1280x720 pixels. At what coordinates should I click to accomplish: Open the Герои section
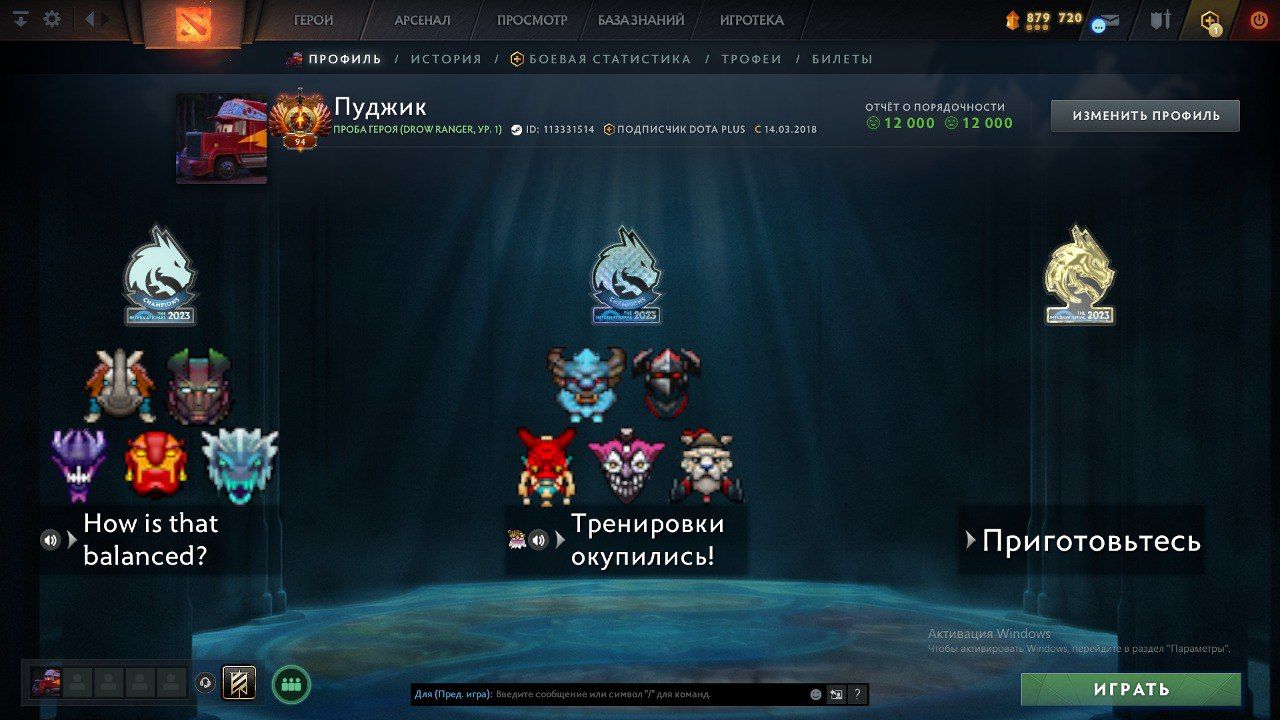pos(313,20)
